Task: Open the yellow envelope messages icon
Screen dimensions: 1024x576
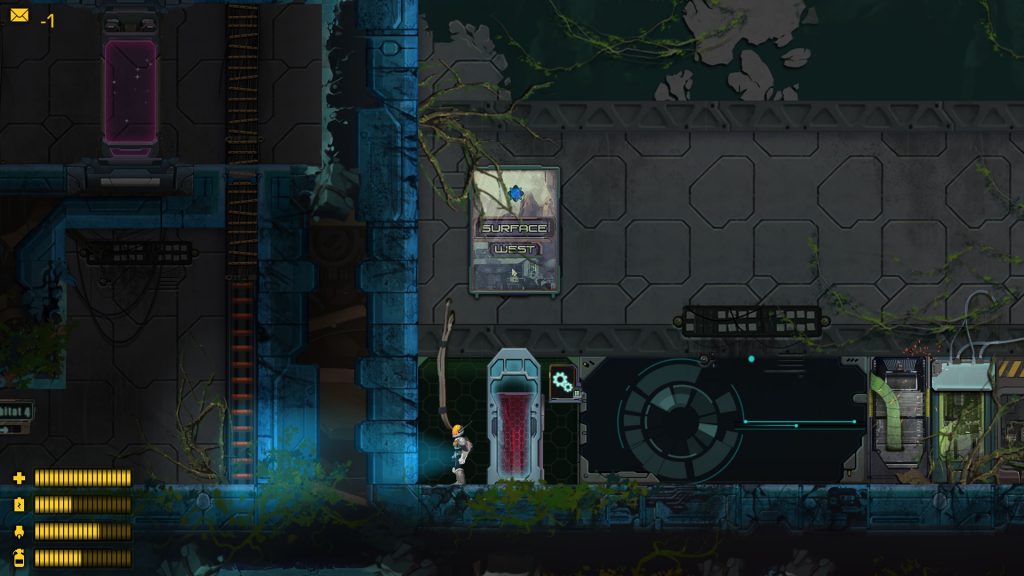Action: pos(19,16)
